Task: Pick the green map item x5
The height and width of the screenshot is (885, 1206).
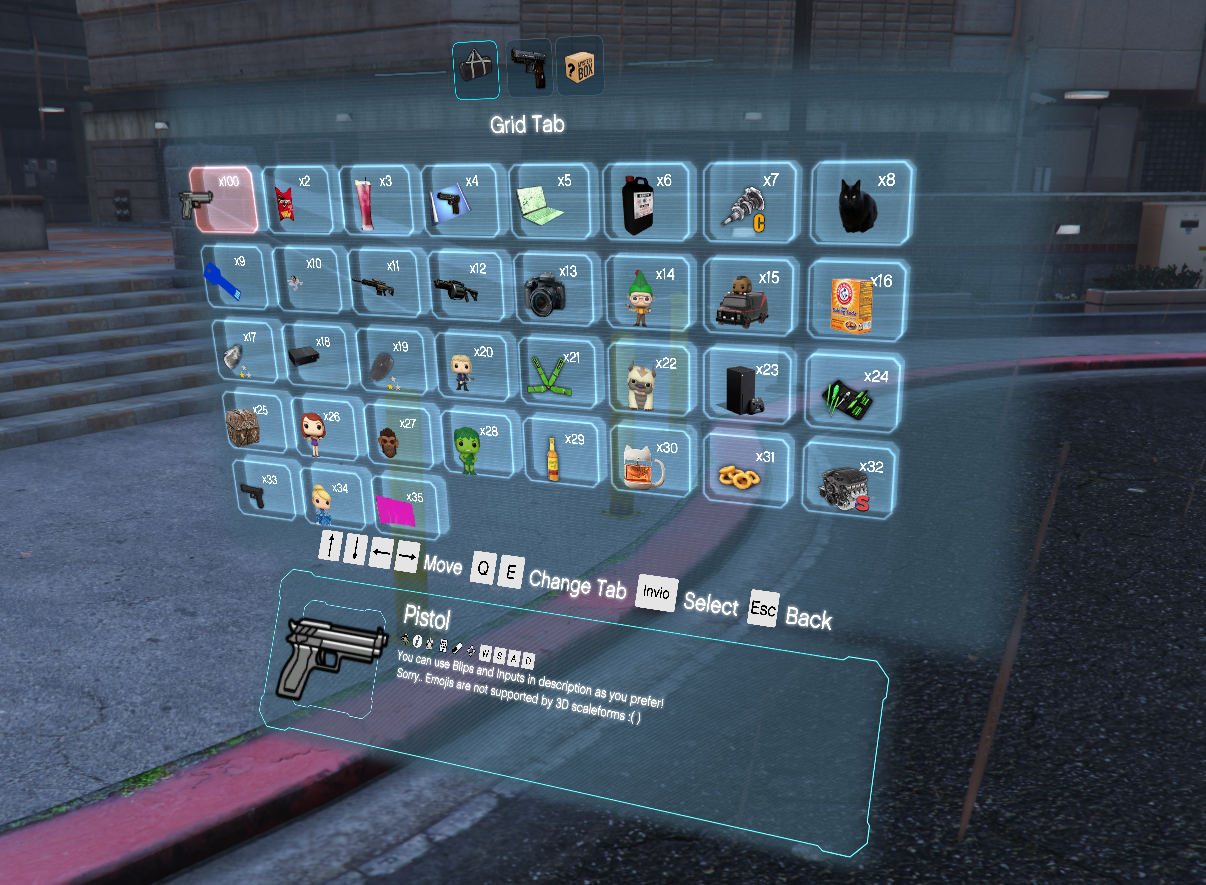Action: (x=553, y=199)
